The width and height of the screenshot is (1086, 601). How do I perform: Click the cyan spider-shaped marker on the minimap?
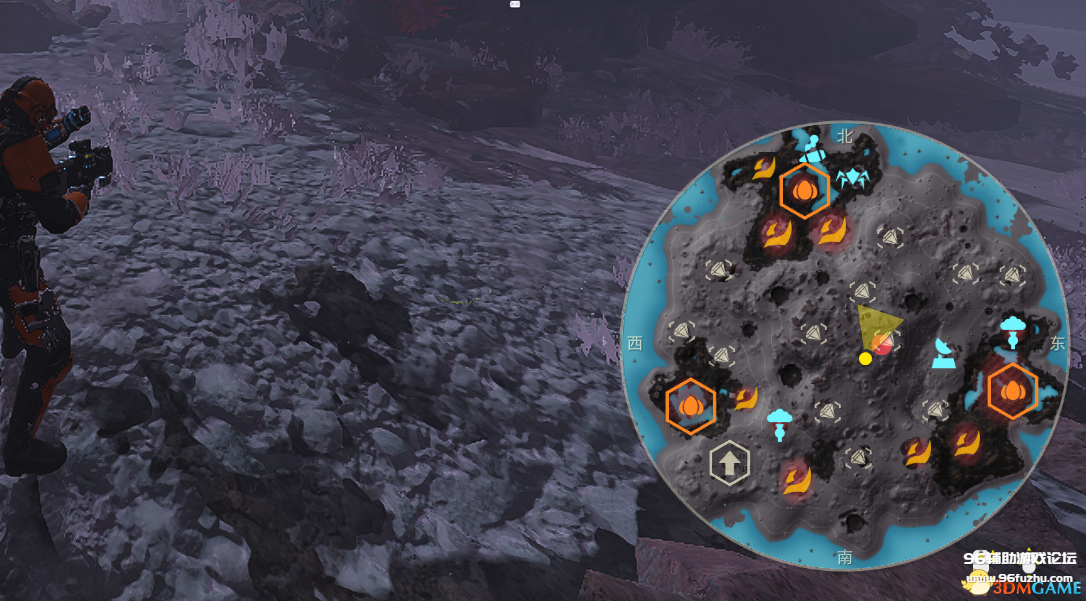click(852, 179)
